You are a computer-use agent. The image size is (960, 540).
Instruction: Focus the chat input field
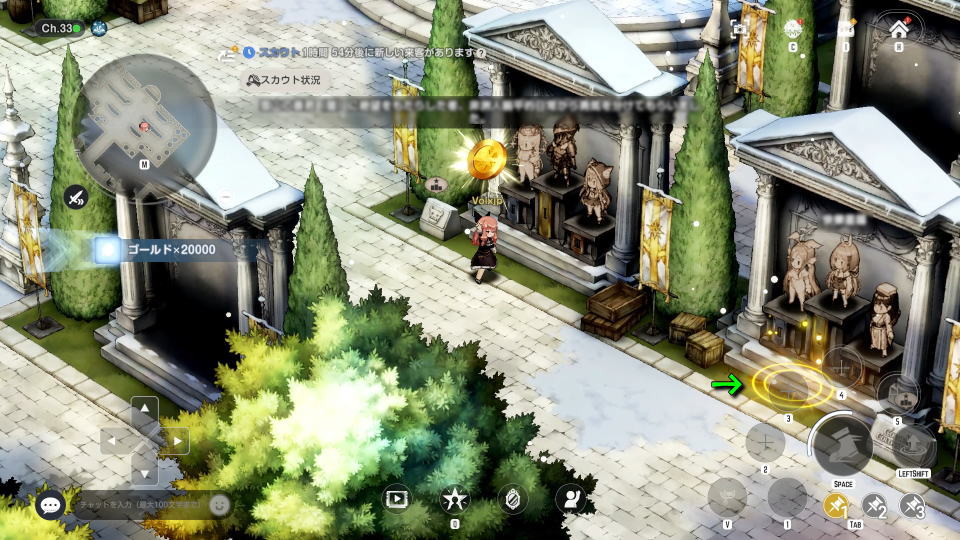tap(138, 505)
